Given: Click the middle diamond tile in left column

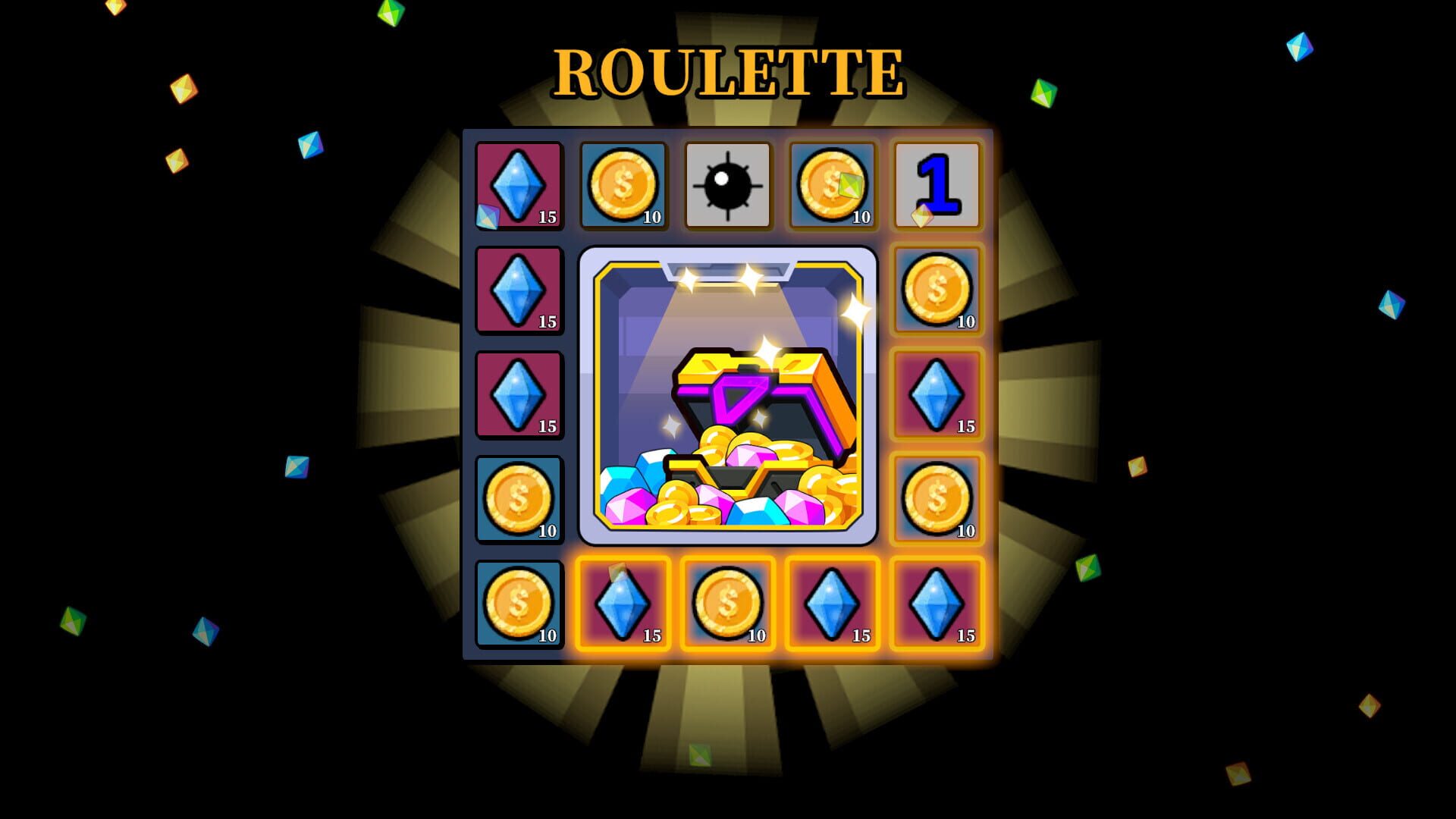Looking at the screenshot, I should click(x=519, y=289).
